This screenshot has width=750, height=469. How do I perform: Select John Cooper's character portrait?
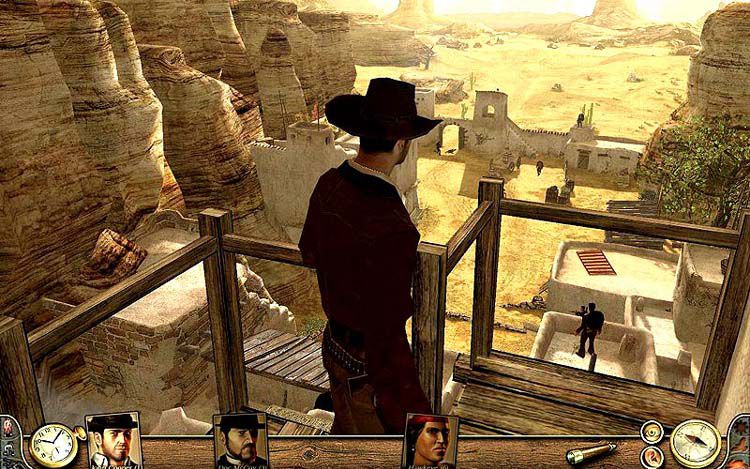[112, 441]
